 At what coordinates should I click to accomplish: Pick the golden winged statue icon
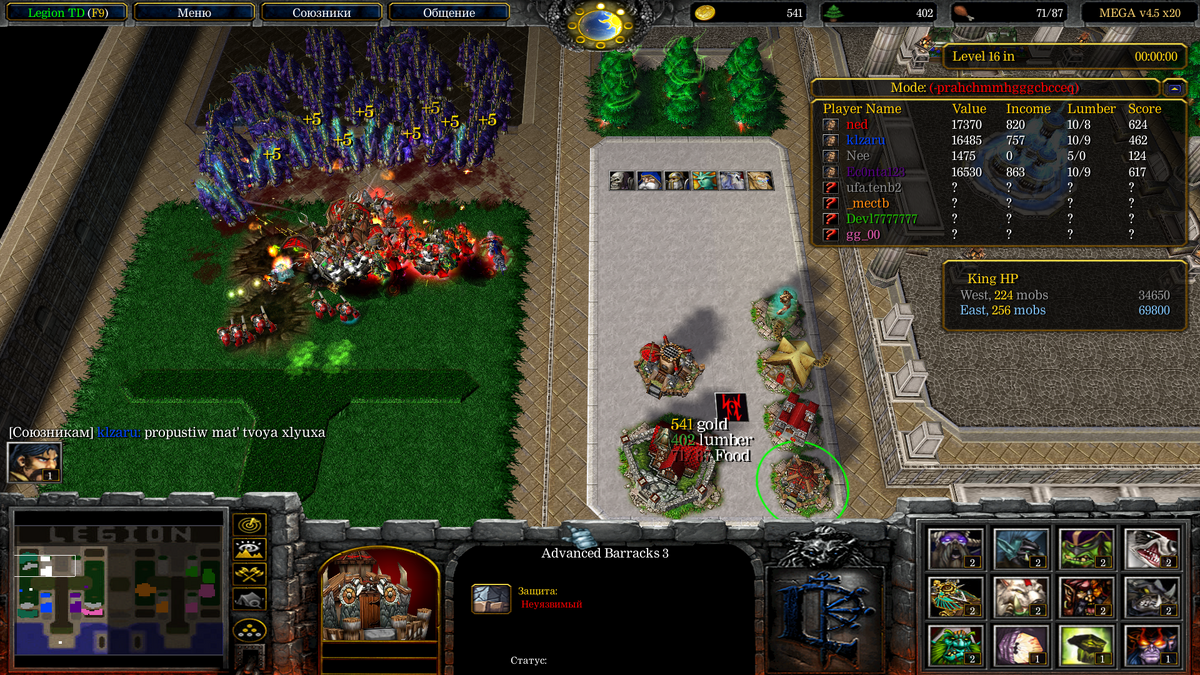pyautogui.click(x=955, y=597)
